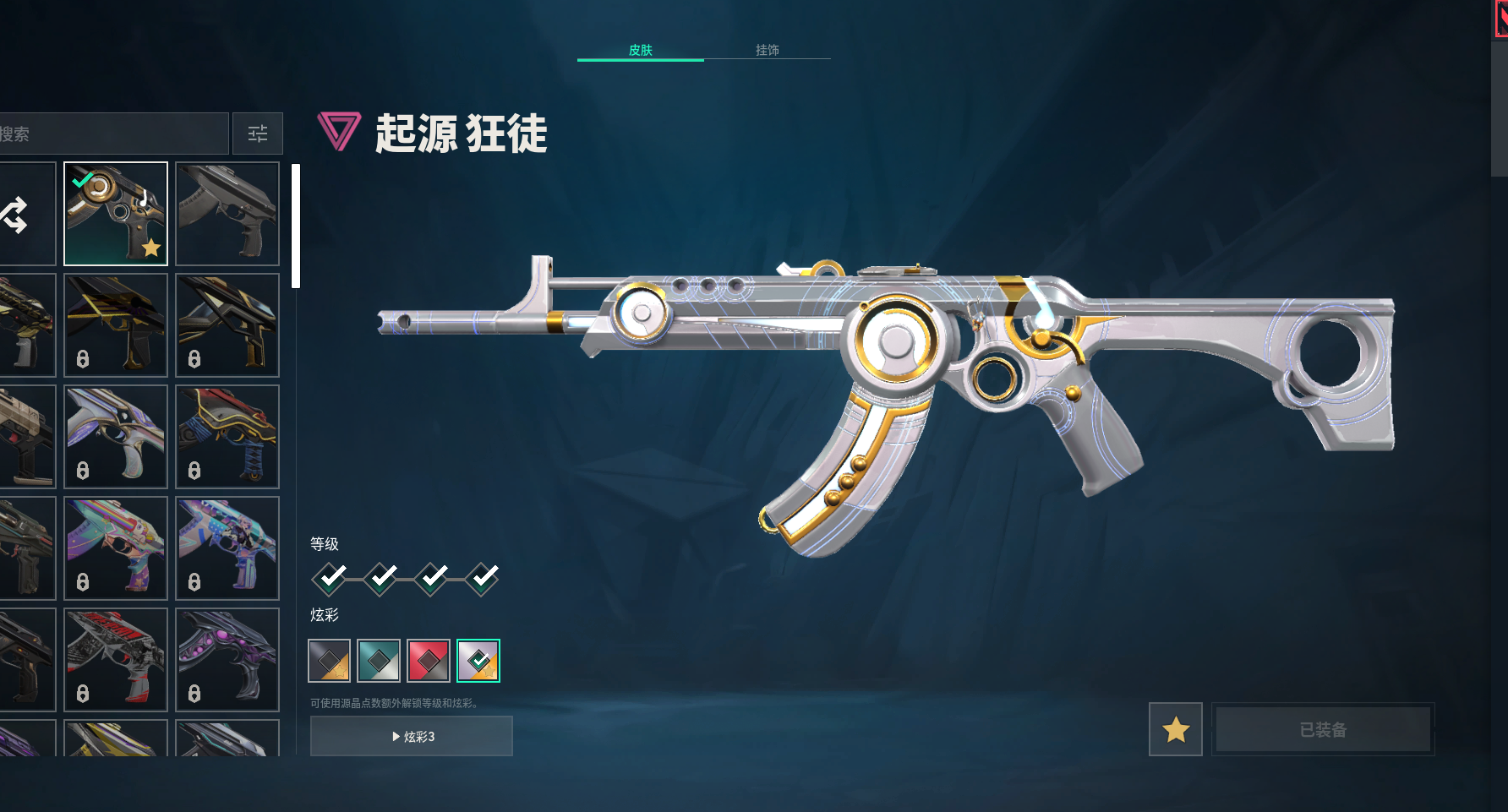Open the skin filter options

pyautogui.click(x=258, y=134)
